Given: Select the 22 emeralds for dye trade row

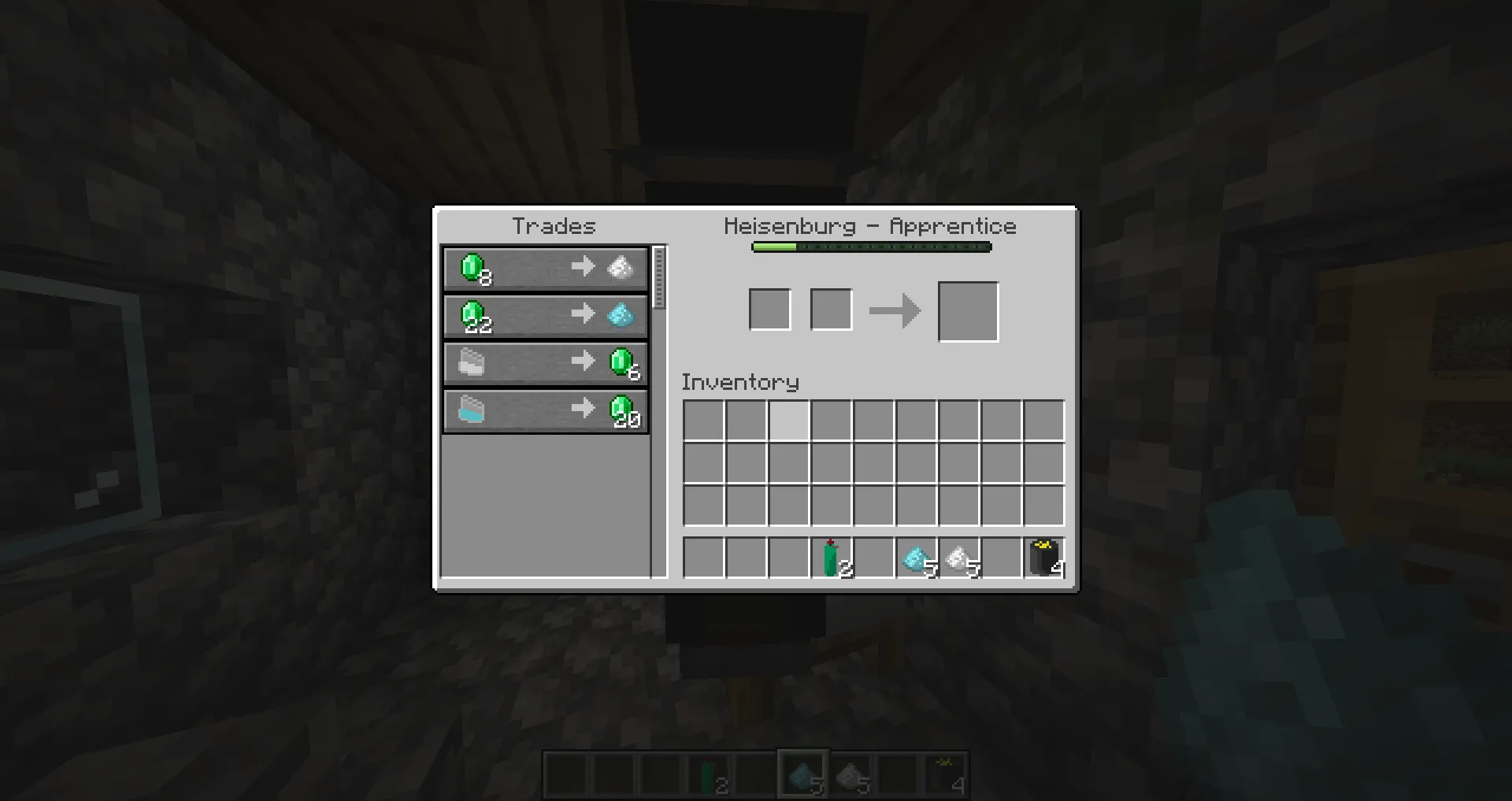Looking at the screenshot, I should [x=545, y=315].
